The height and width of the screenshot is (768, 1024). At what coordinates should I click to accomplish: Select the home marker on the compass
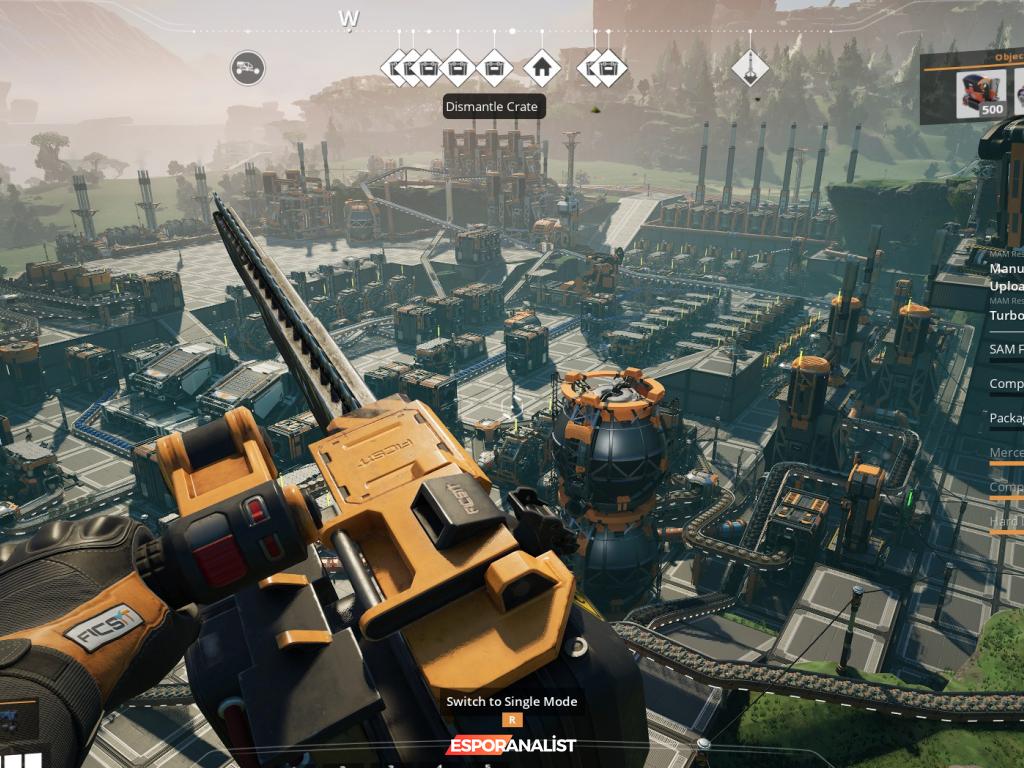point(542,68)
